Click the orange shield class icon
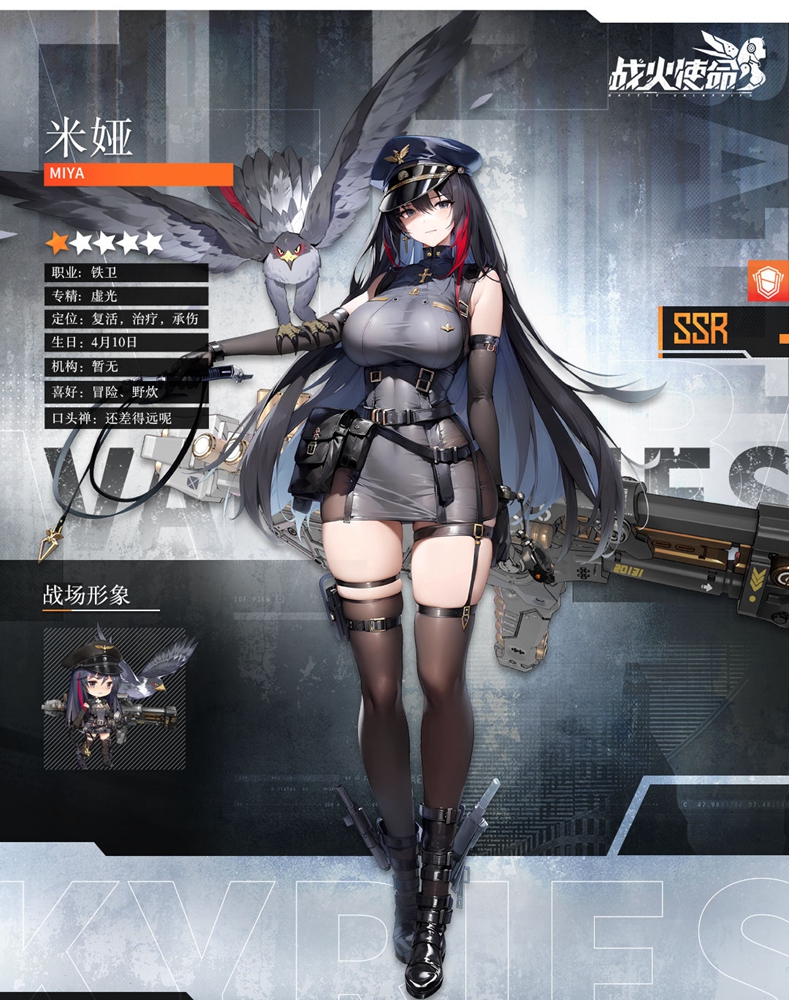The image size is (789, 1000). [767, 281]
